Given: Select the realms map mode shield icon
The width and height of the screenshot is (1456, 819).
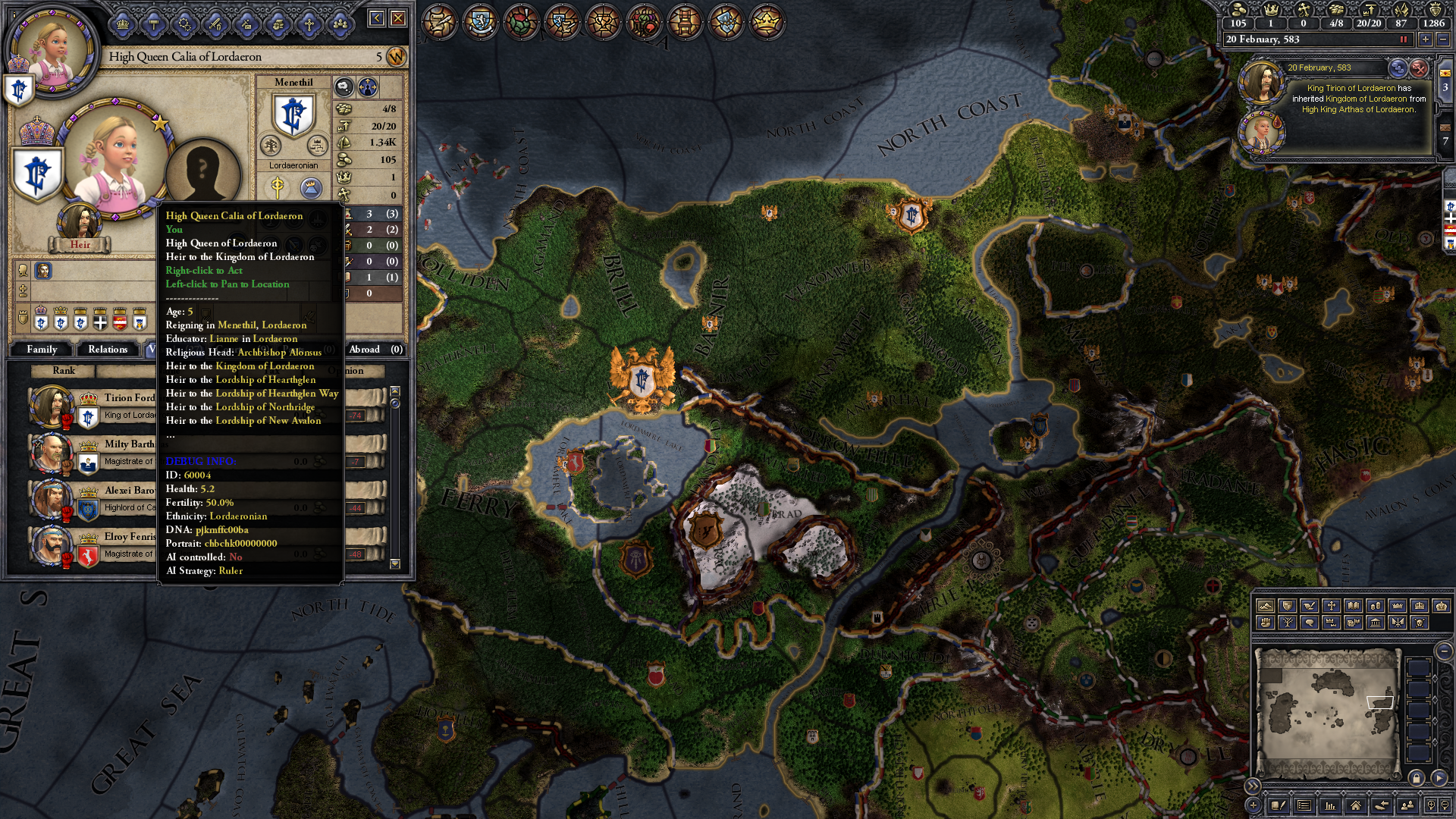Looking at the screenshot, I should click(x=1288, y=607).
